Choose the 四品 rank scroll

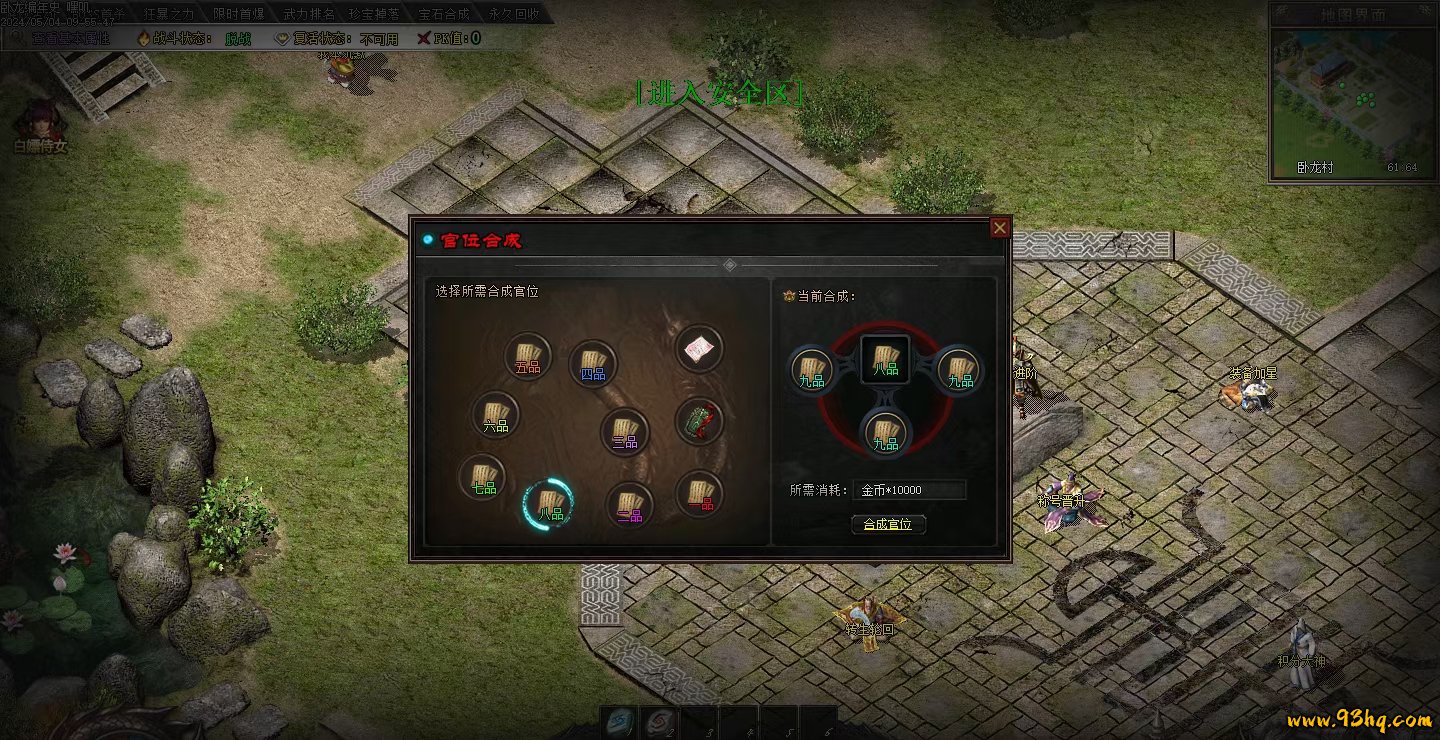point(593,364)
